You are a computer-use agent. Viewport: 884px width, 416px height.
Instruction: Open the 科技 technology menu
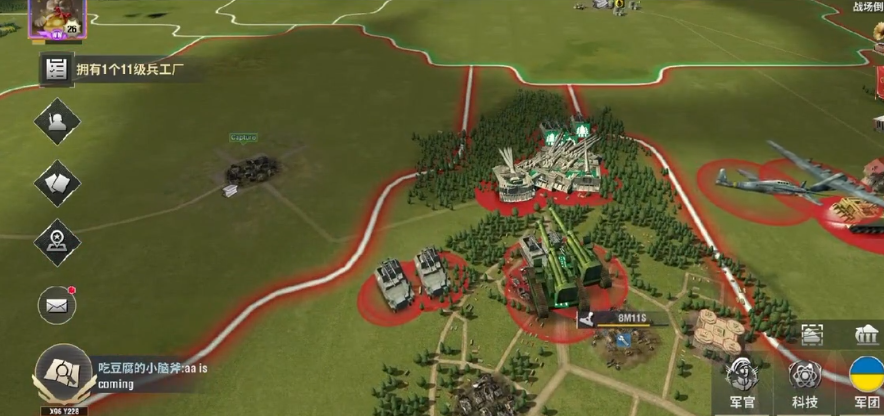pos(804,383)
